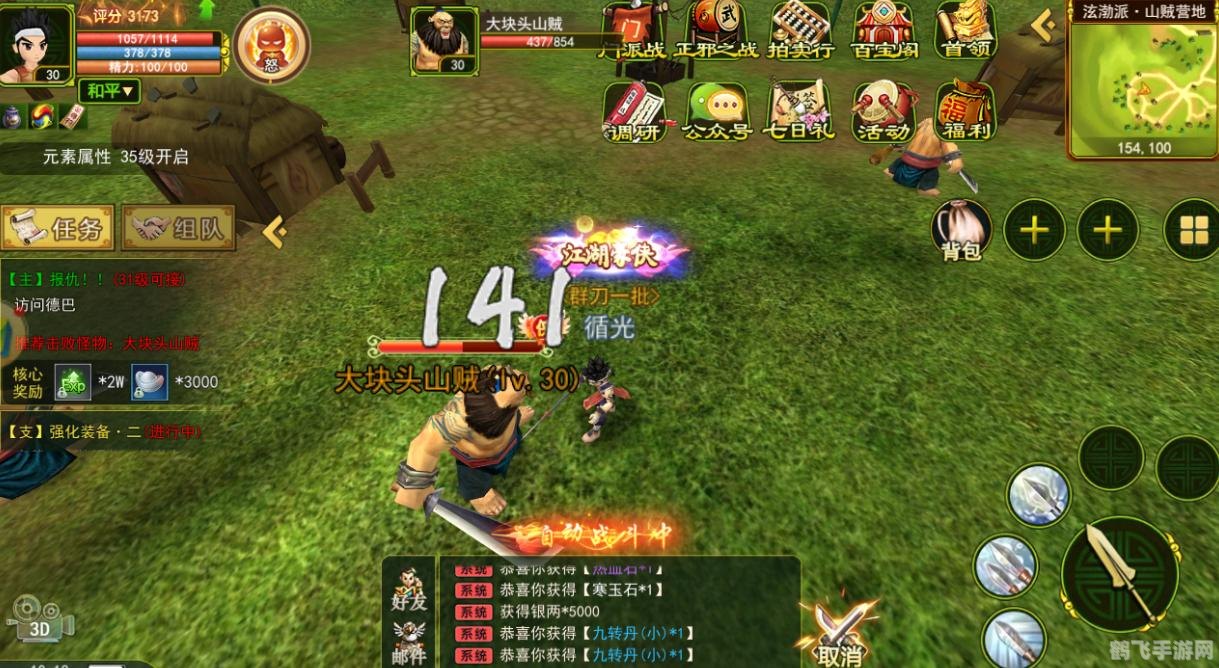Image resolution: width=1219 pixels, height=668 pixels.
Task: Toggle the 和平 combat mode dropdown
Action: click(109, 92)
